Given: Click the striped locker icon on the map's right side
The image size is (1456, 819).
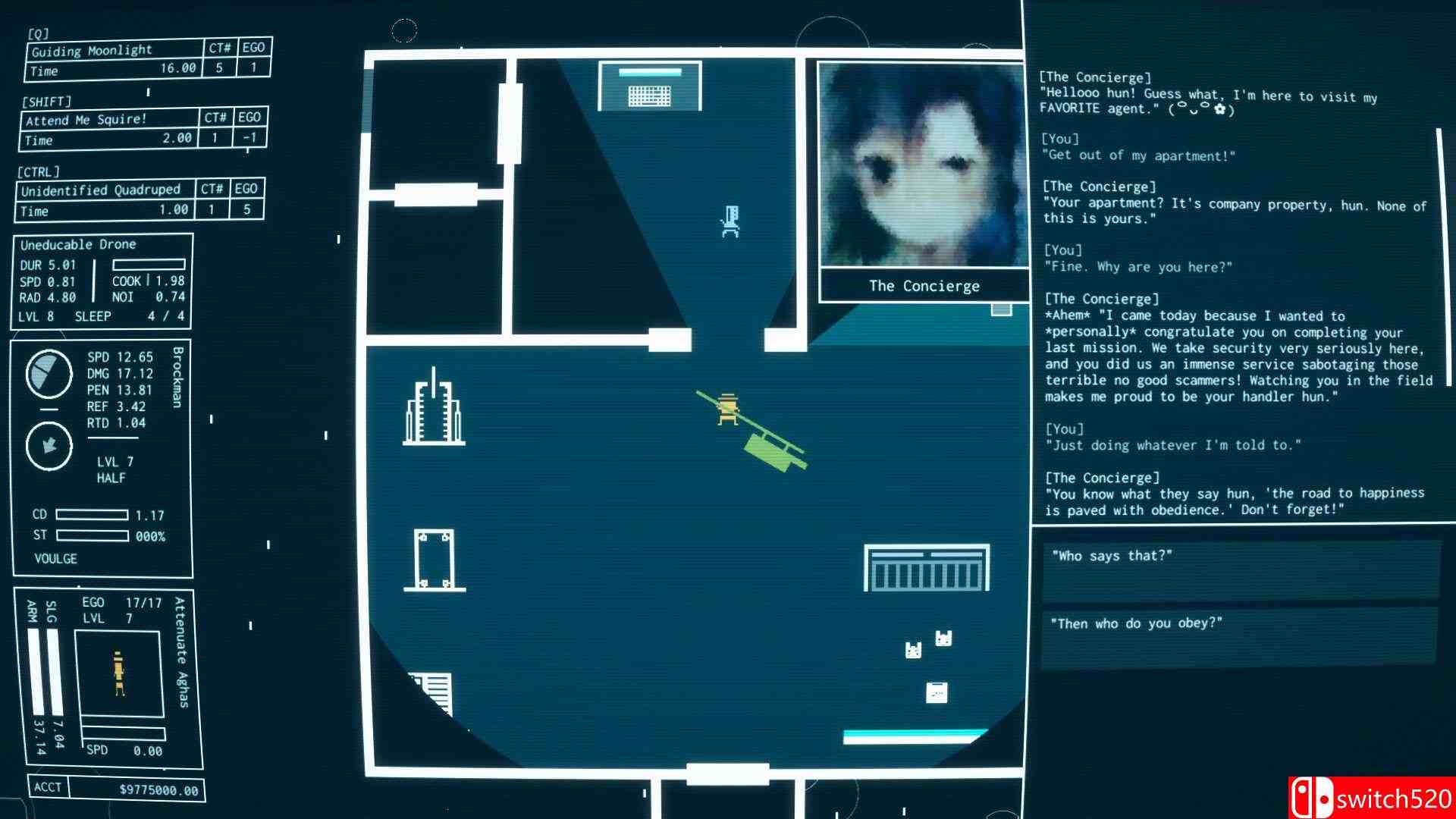Looking at the screenshot, I should click(x=927, y=567).
